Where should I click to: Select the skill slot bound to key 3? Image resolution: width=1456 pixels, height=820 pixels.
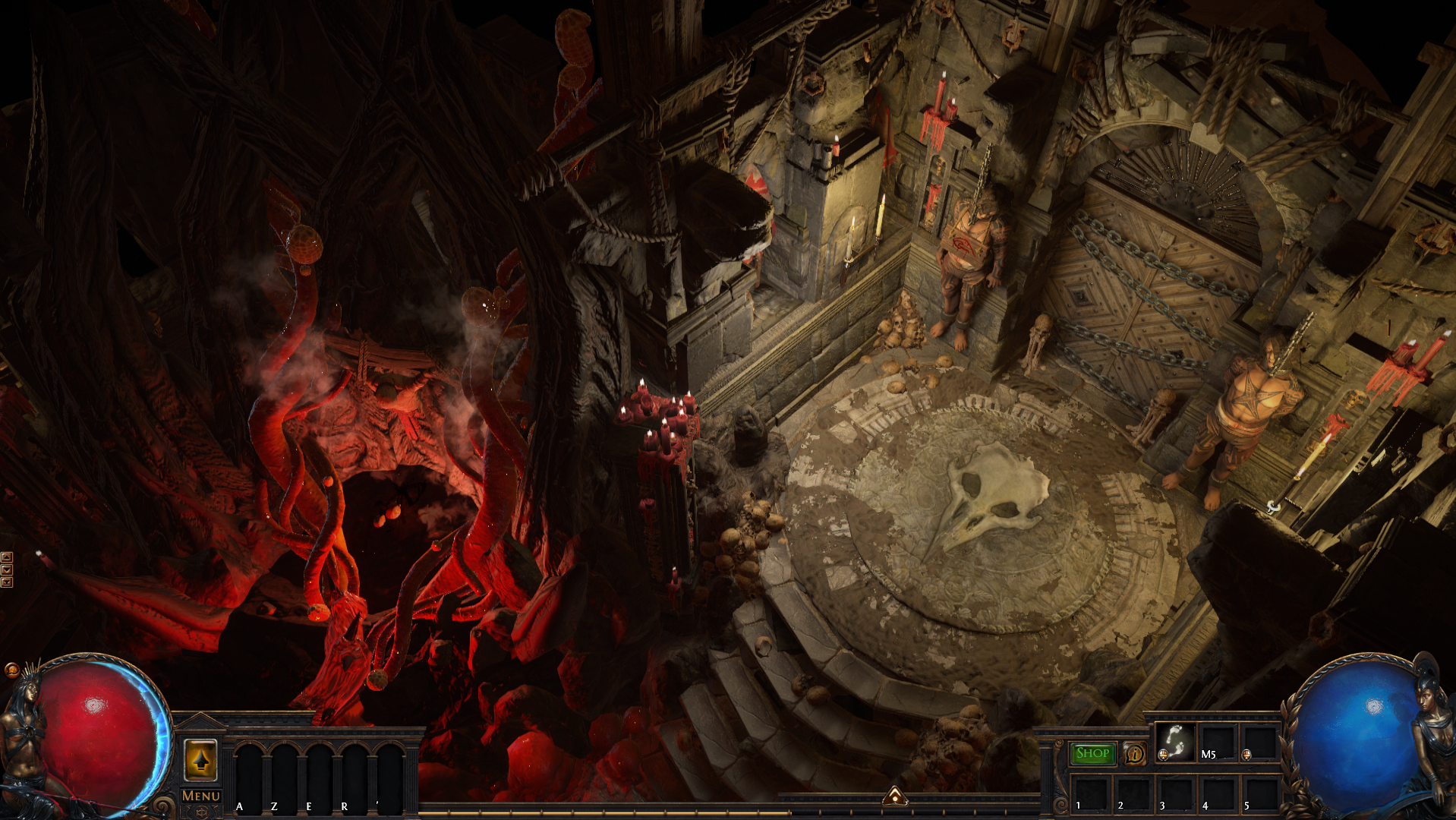point(1174,793)
